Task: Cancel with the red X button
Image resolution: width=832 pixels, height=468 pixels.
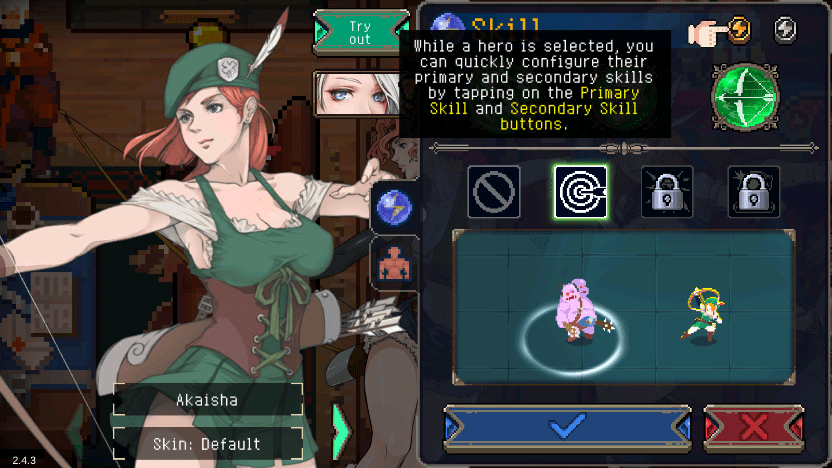Action: [754, 427]
